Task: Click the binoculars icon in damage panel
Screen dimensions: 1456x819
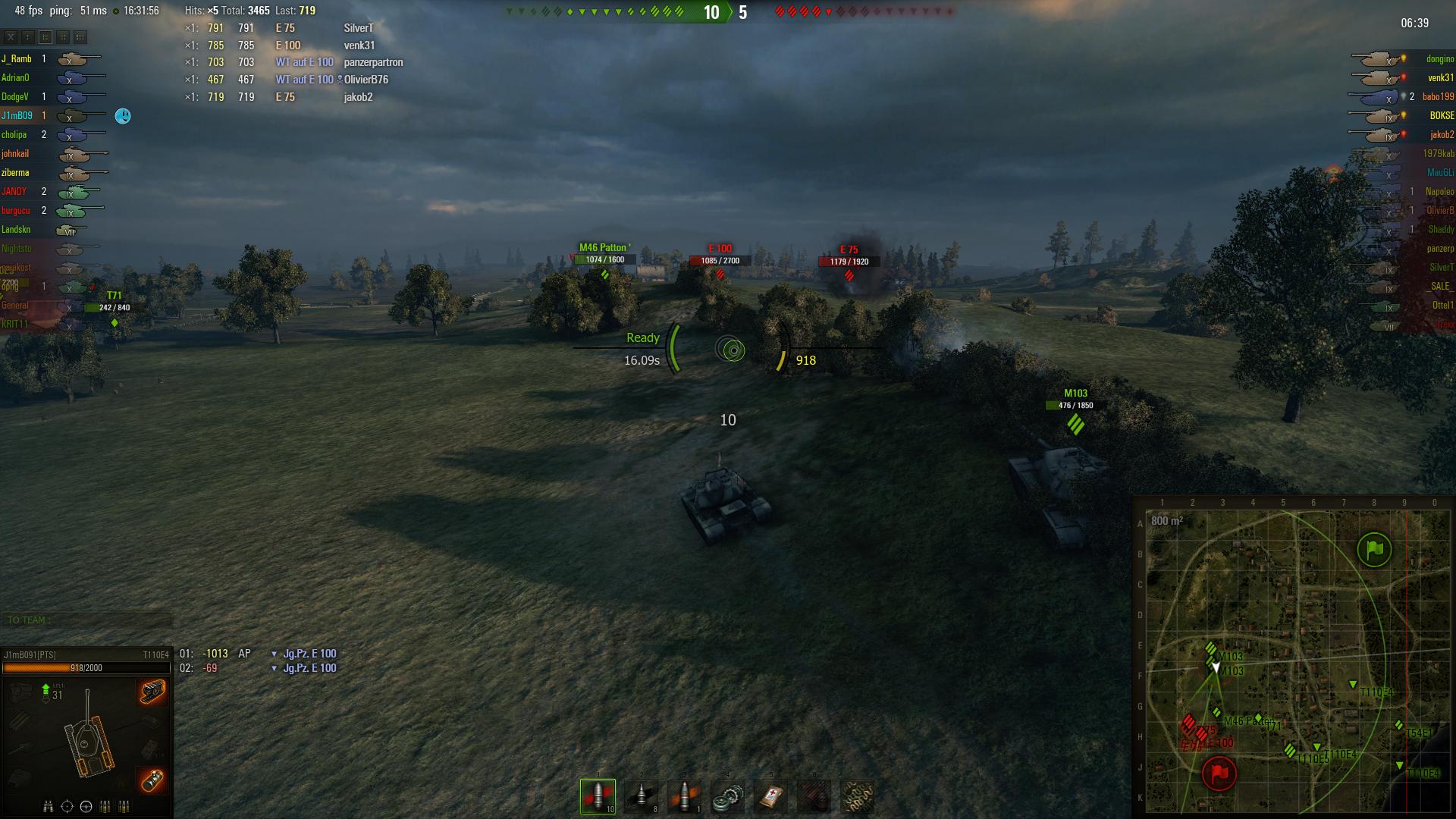Action: 49,806
